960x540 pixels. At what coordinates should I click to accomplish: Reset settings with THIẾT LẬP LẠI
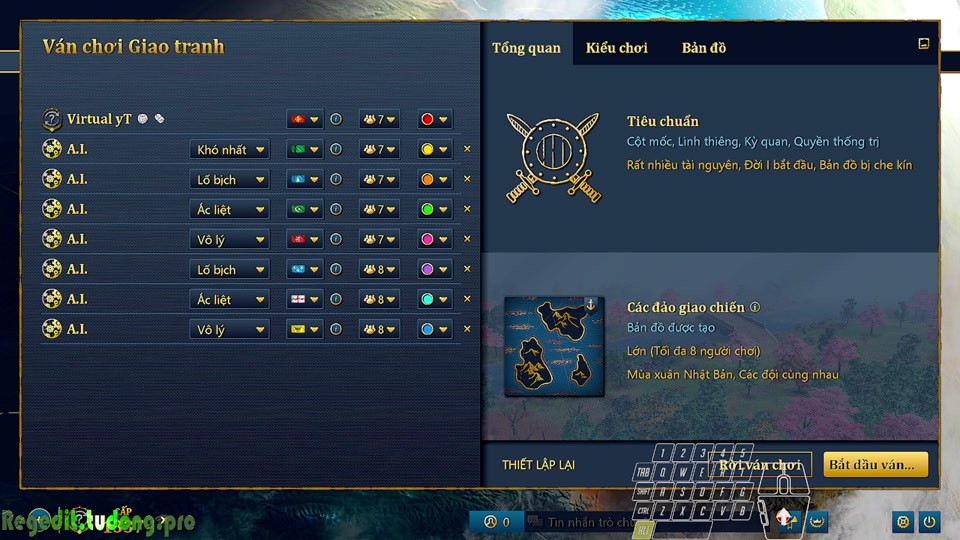(538, 465)
